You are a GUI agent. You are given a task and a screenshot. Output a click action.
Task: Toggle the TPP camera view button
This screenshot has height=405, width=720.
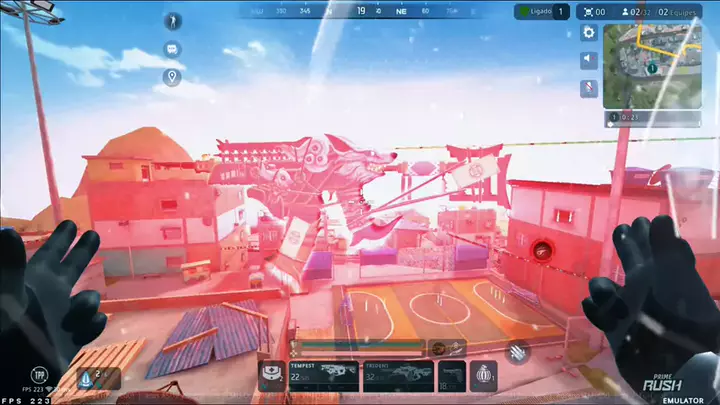[39, 375]
